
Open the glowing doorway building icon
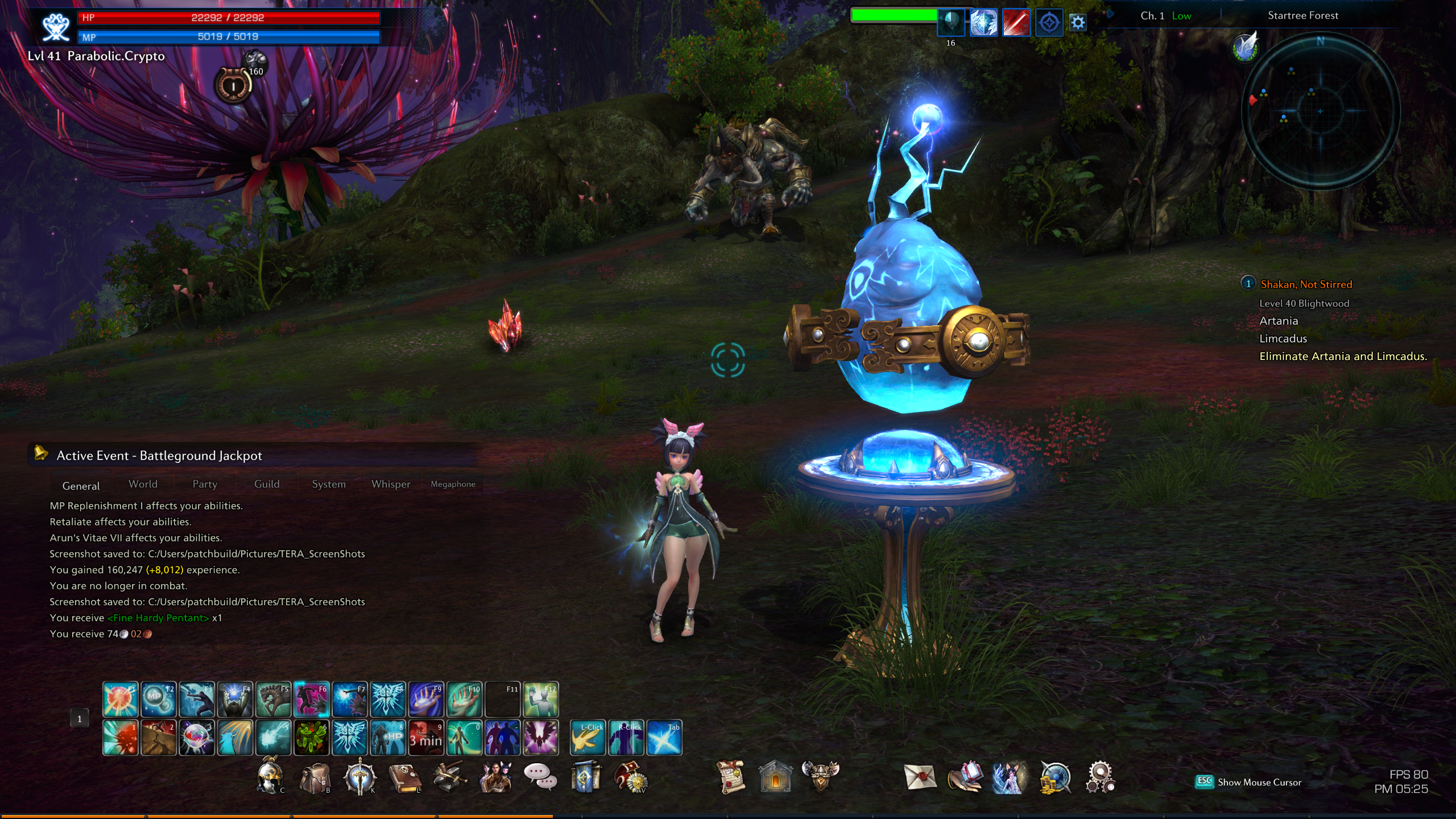click(x=775, y=776)
